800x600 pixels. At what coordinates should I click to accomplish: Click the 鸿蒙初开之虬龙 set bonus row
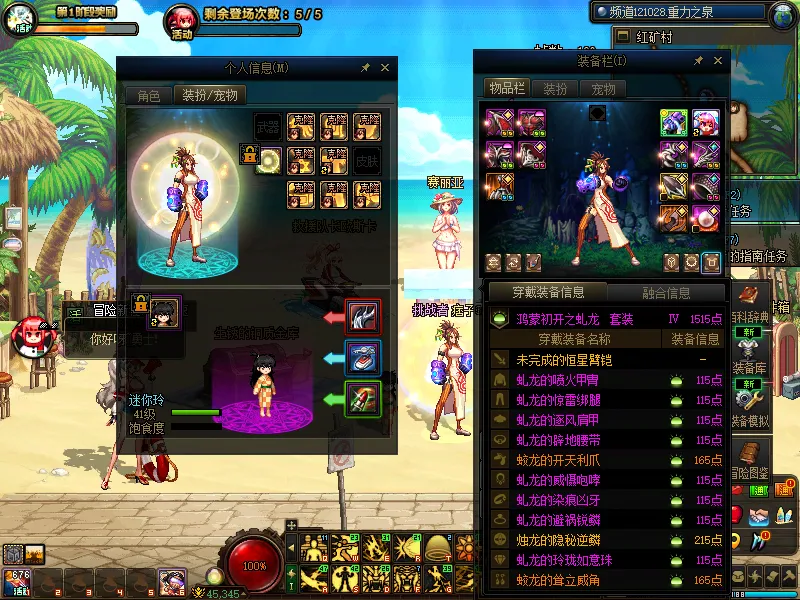tap(607, 319)
